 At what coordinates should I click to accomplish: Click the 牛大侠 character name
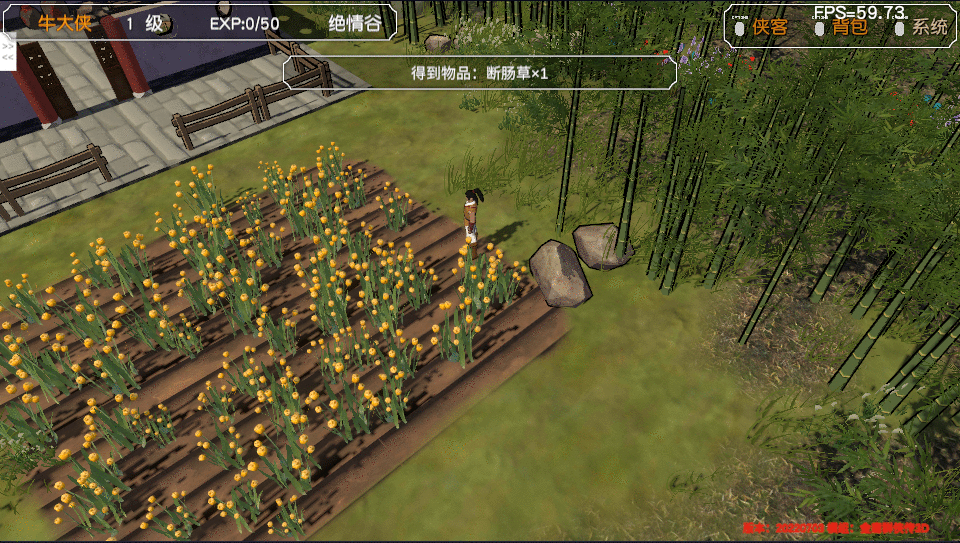click(x=64, y=23)
